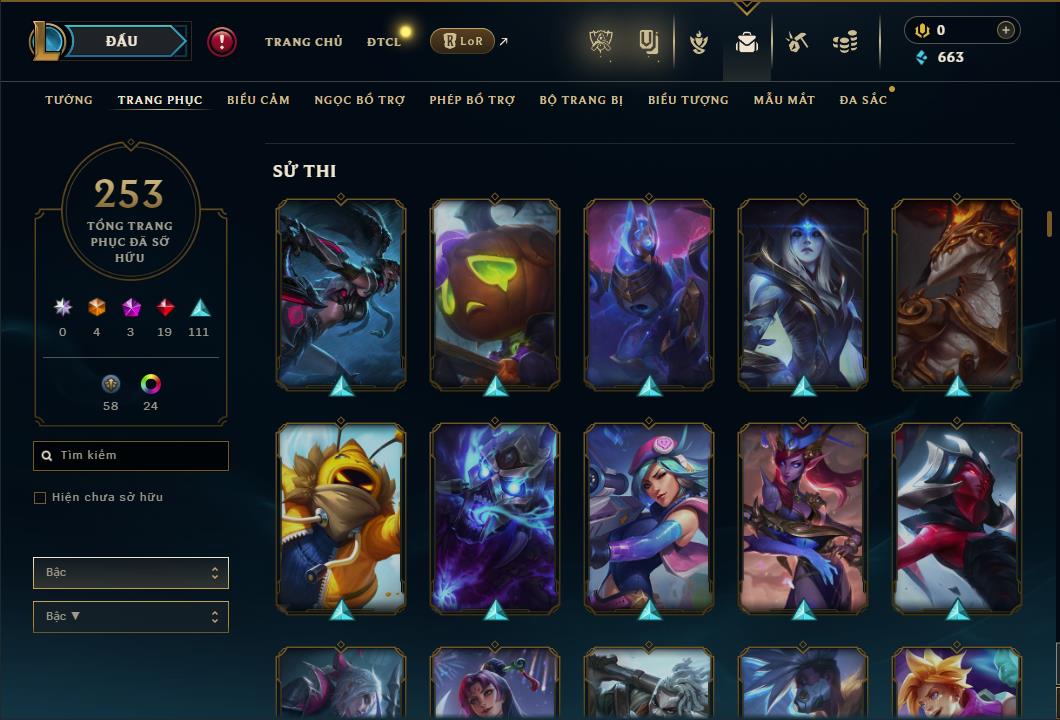Switch to the TƯỚNG tab

click(x=69, y=100)
